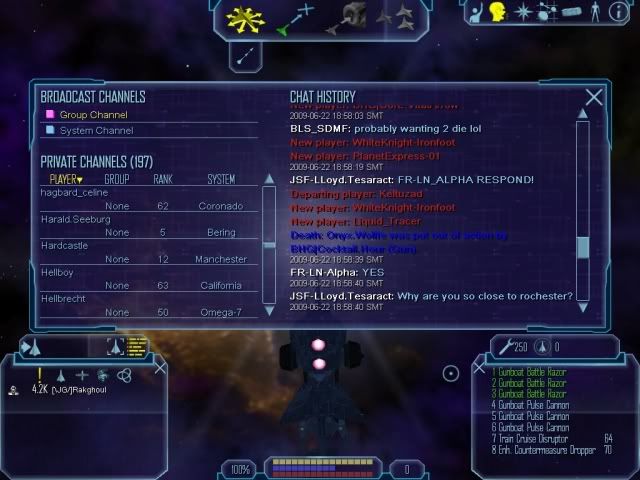Sort the private channels by Player column
The image size is (640, 480).
(x=65, y=179)
